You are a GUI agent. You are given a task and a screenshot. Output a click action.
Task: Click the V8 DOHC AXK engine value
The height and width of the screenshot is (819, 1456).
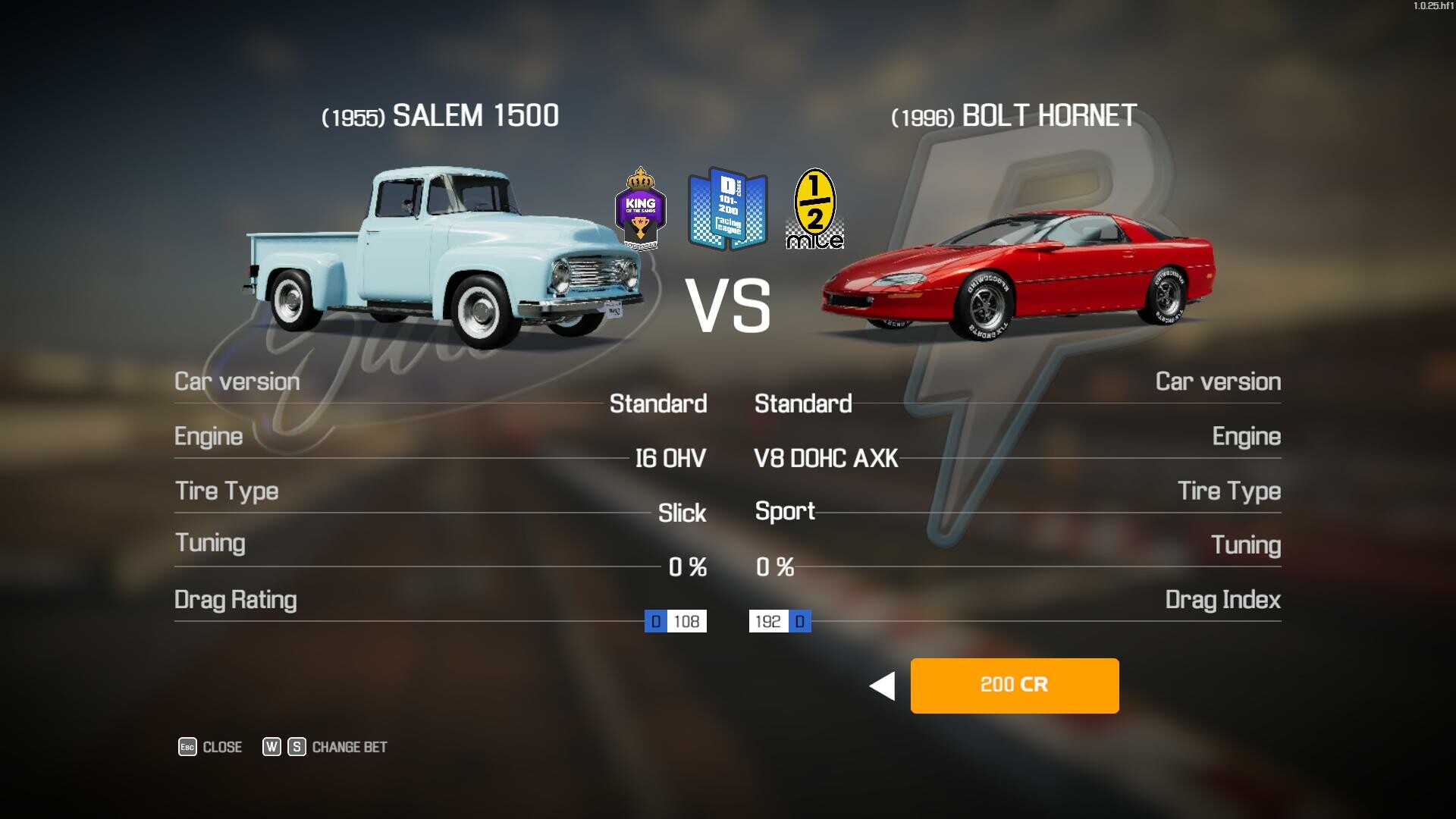click(x=827, y=458)
